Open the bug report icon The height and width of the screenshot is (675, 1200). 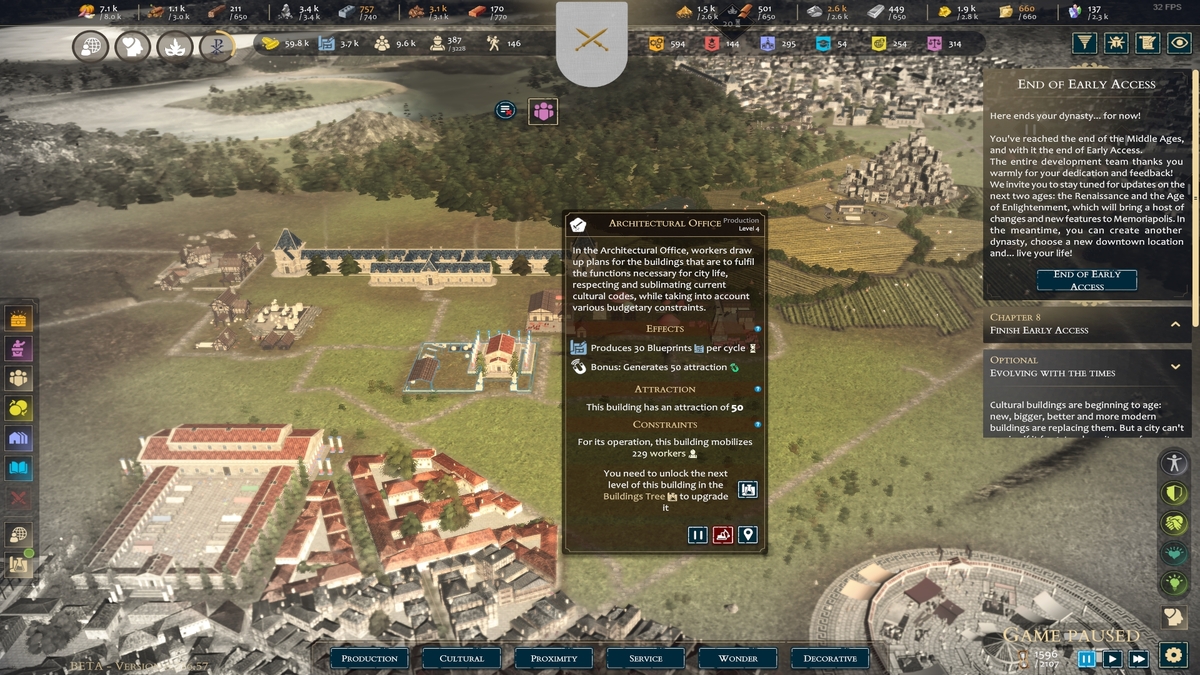(x=1116, y=42)
